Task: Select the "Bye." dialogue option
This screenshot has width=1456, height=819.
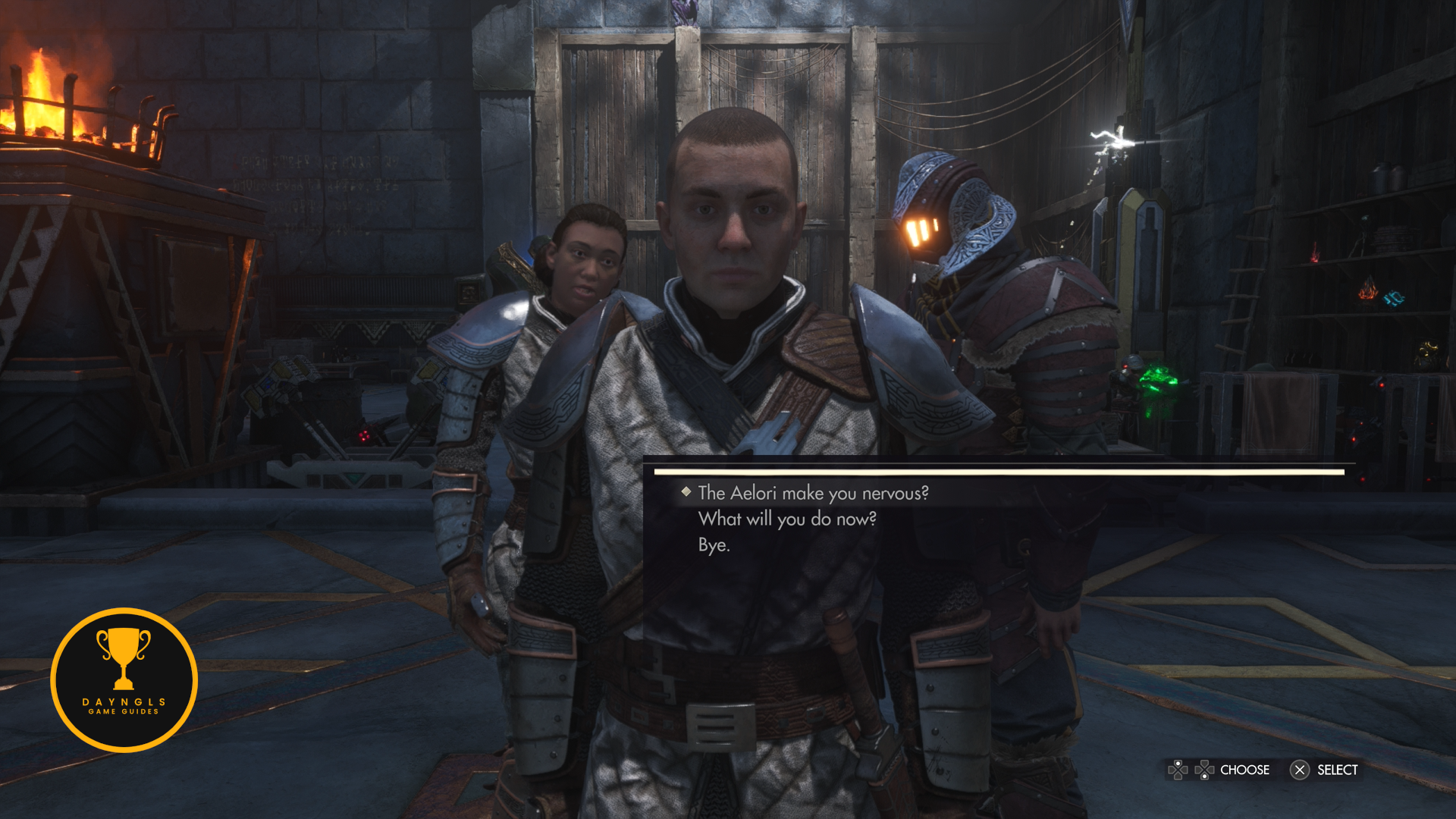Action: point(714,544)
